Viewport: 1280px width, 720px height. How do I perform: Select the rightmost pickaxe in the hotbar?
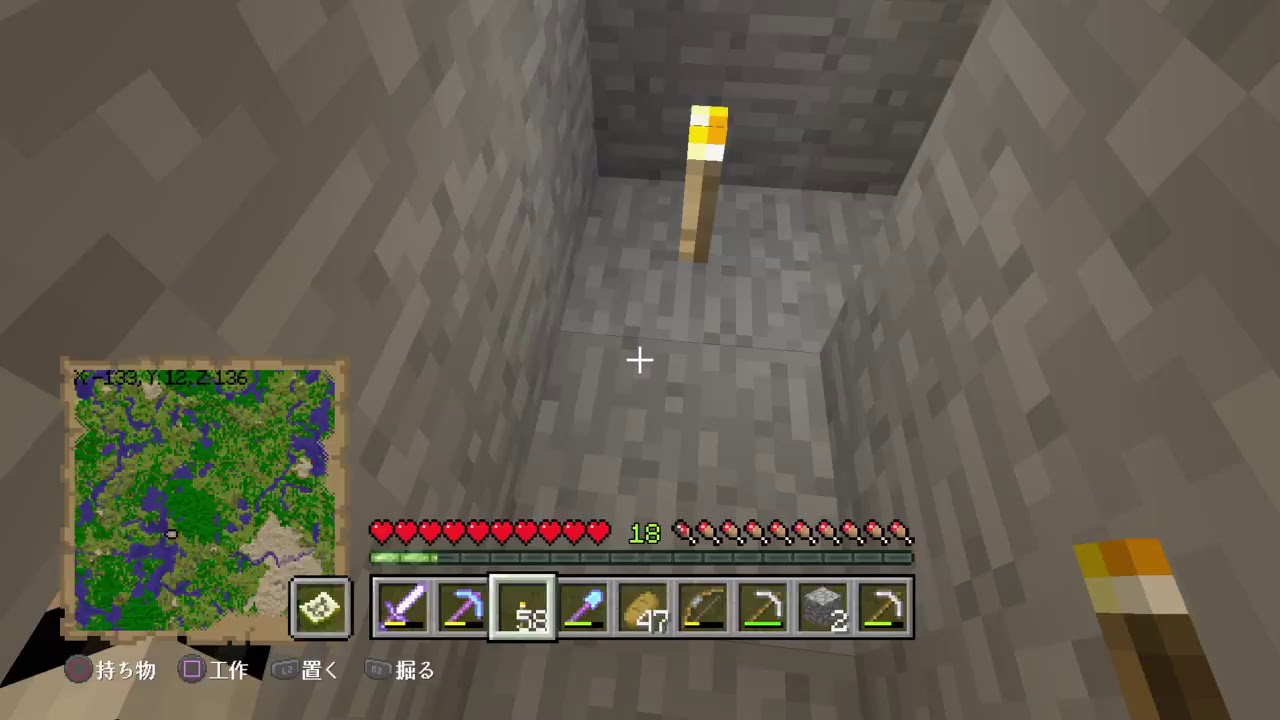tap(885, 607)
